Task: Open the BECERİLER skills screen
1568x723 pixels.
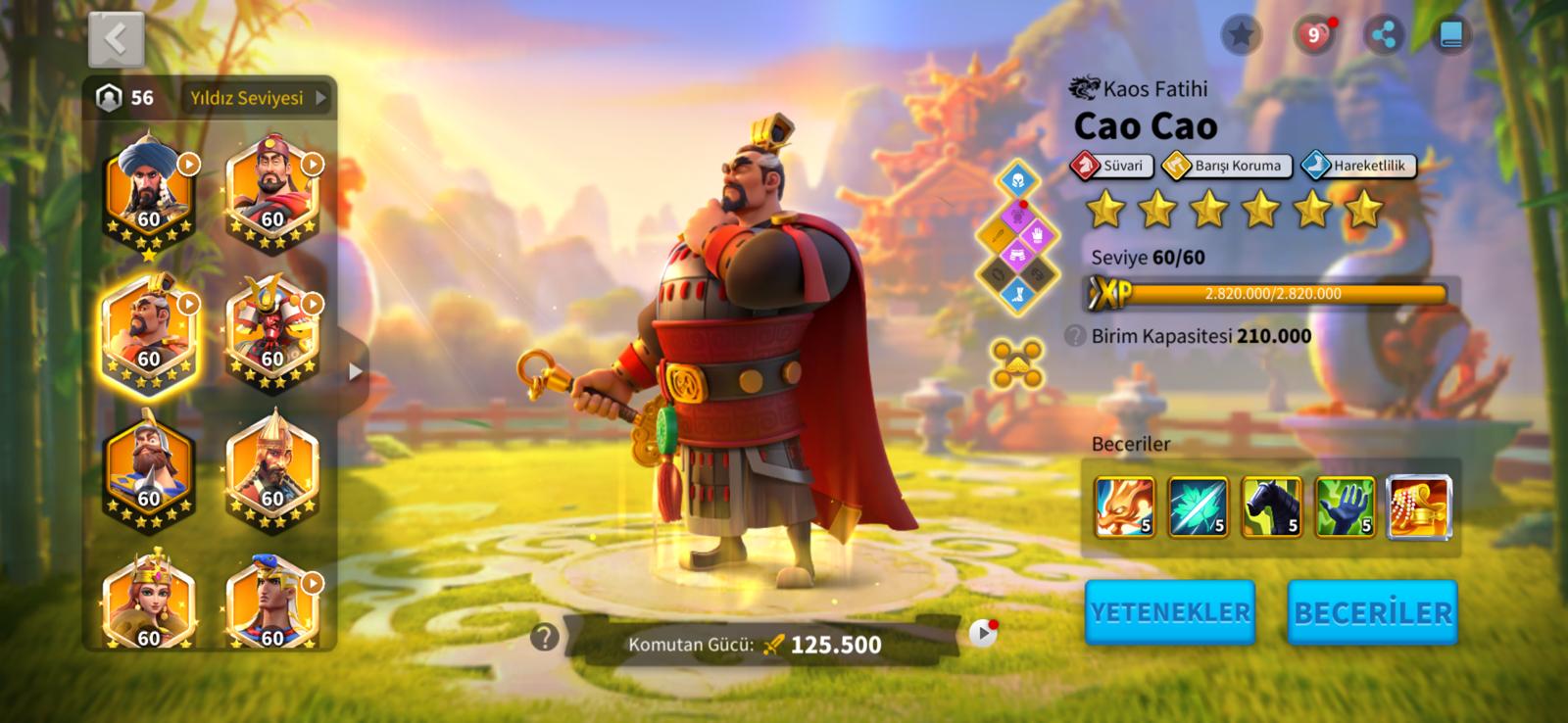Action: [1372, 612]
